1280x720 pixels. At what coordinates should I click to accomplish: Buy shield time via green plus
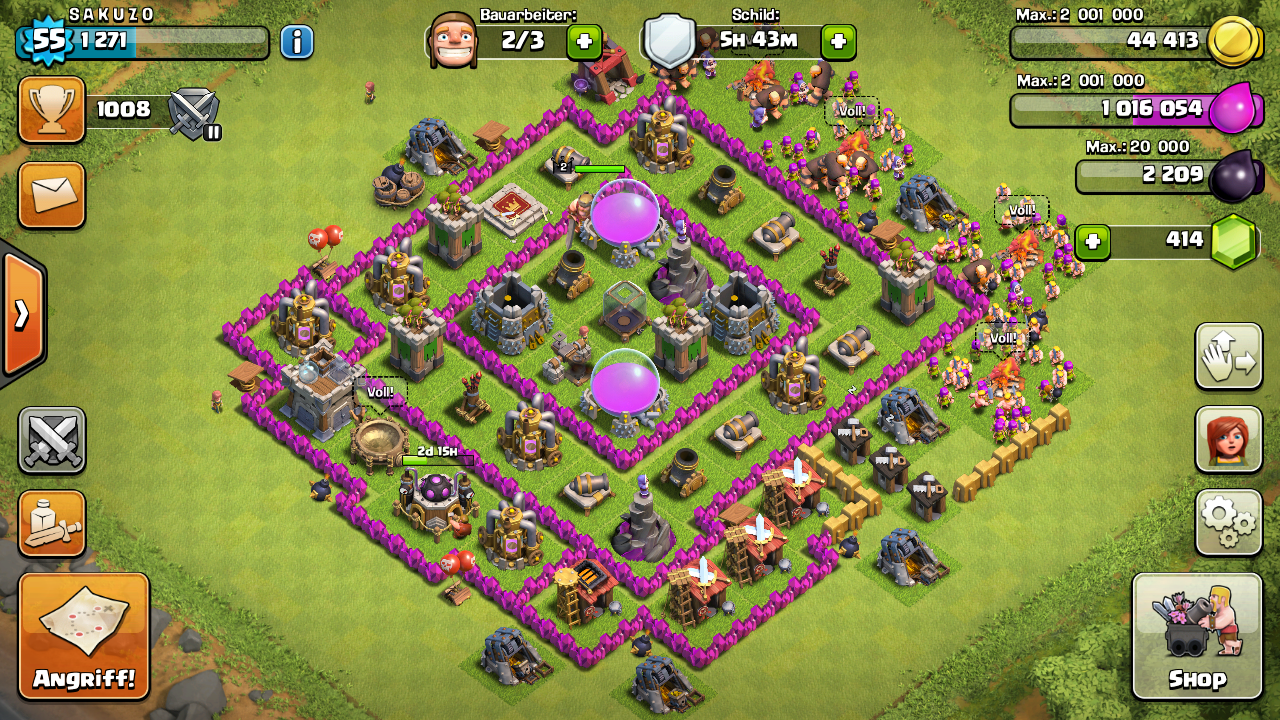click(838, 42)
